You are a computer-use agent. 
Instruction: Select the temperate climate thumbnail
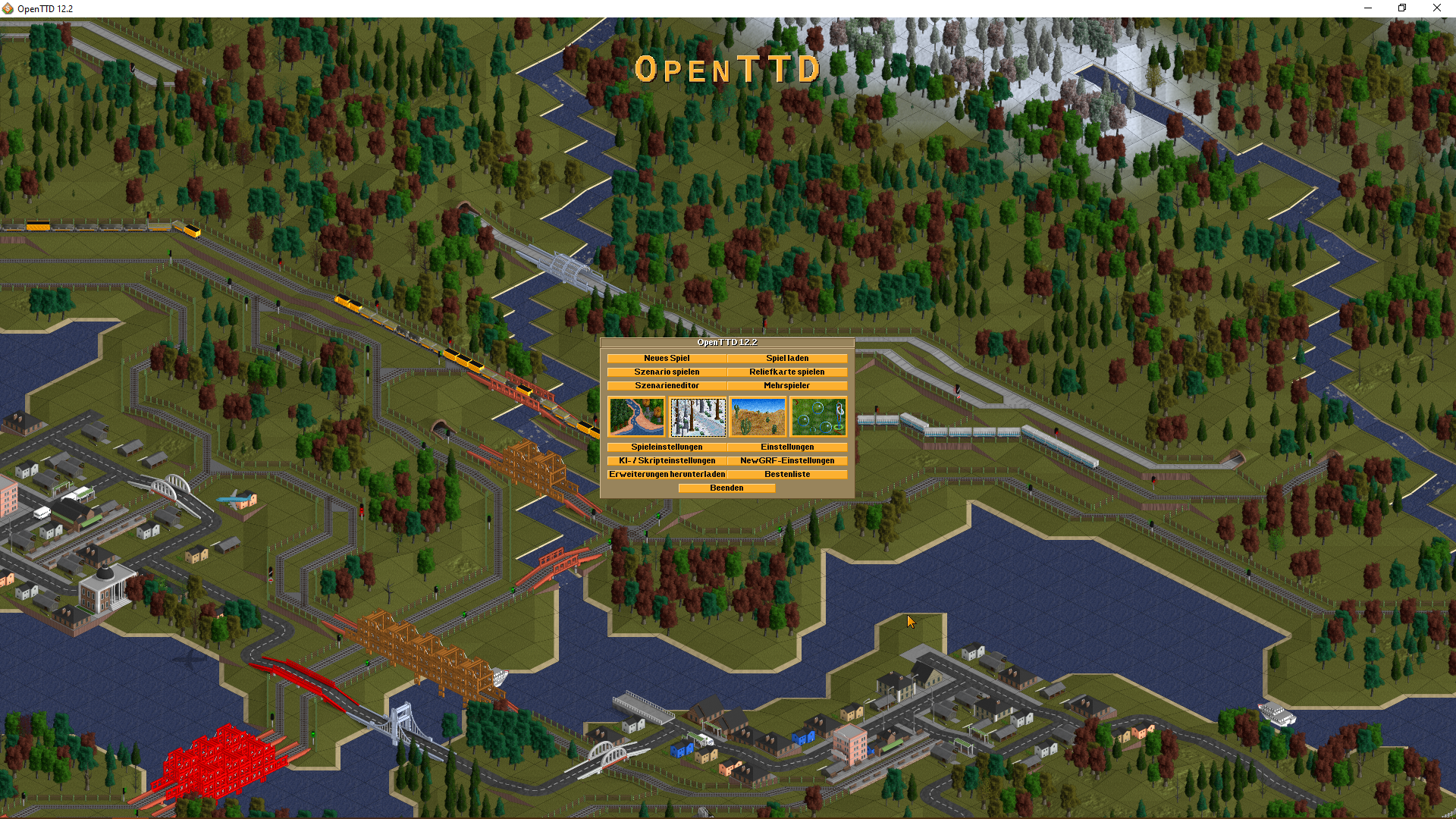(636, 416)
